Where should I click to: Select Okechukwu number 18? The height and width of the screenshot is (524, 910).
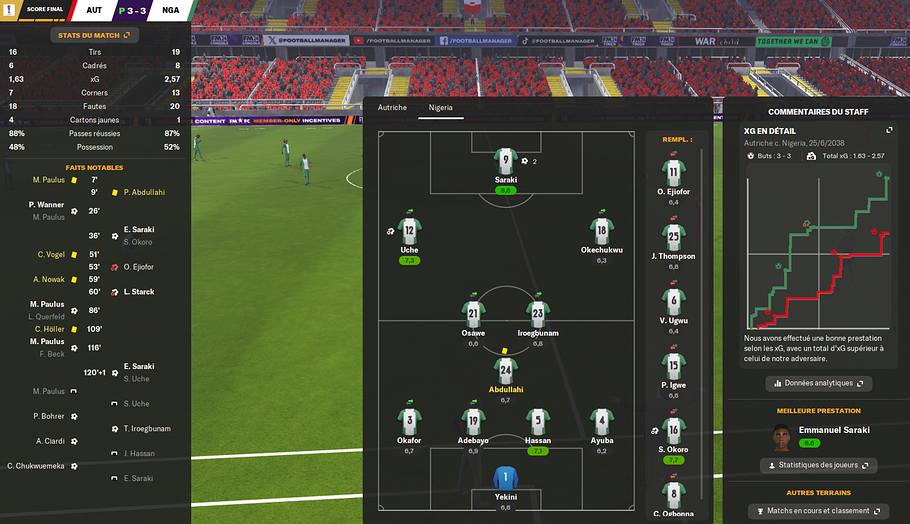601,229
